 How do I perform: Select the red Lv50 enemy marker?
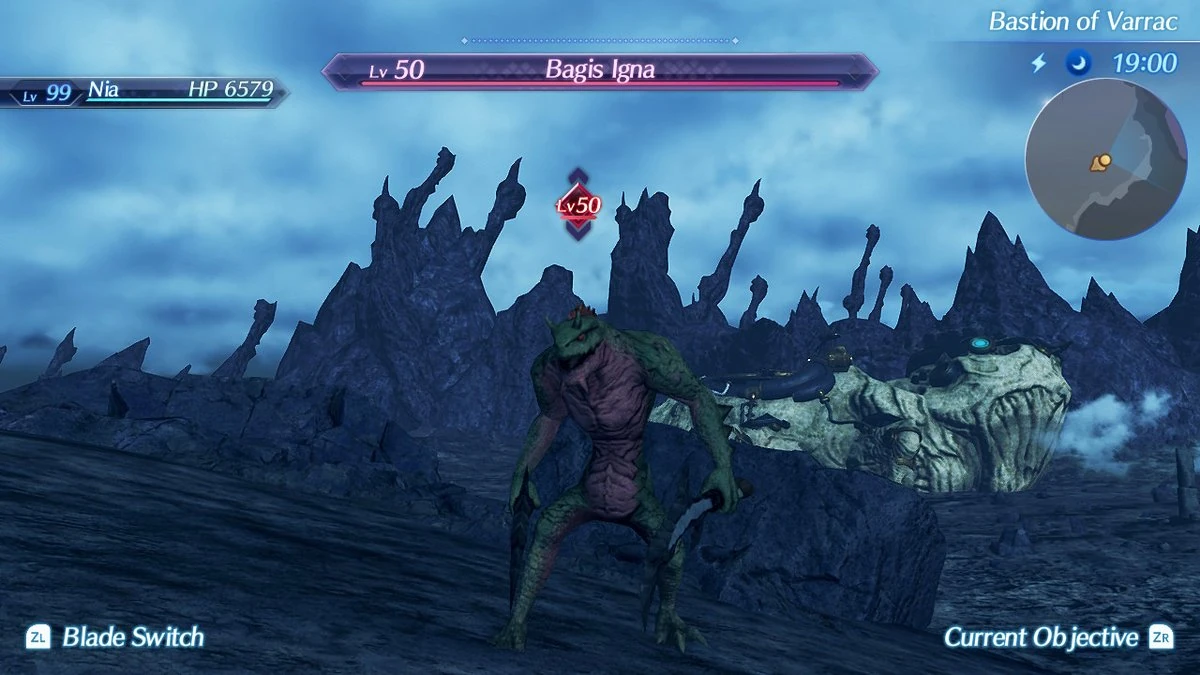coord(578,205)
